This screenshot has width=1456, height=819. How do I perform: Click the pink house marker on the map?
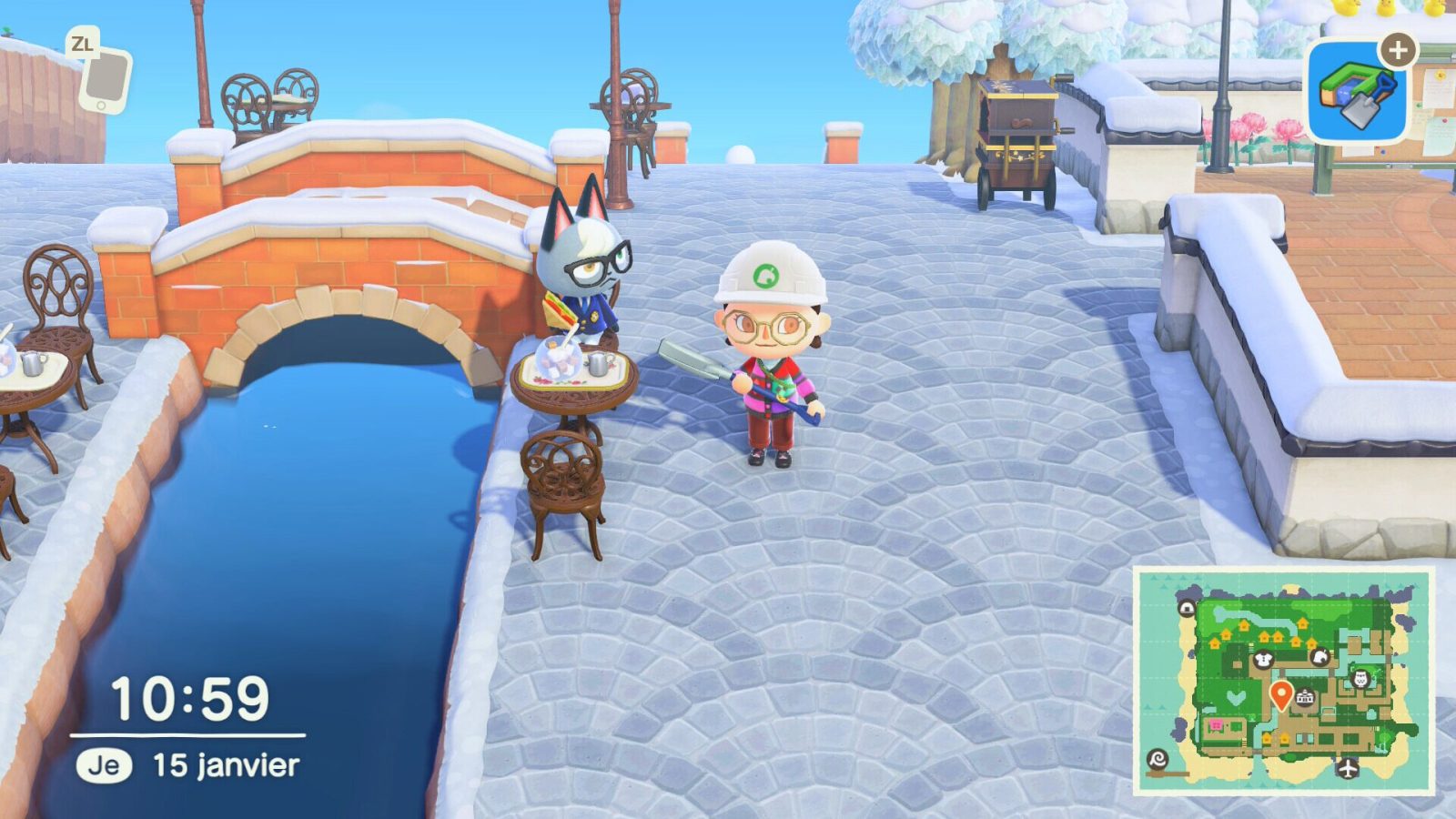pyautogui.click(x=1214, y=724)
